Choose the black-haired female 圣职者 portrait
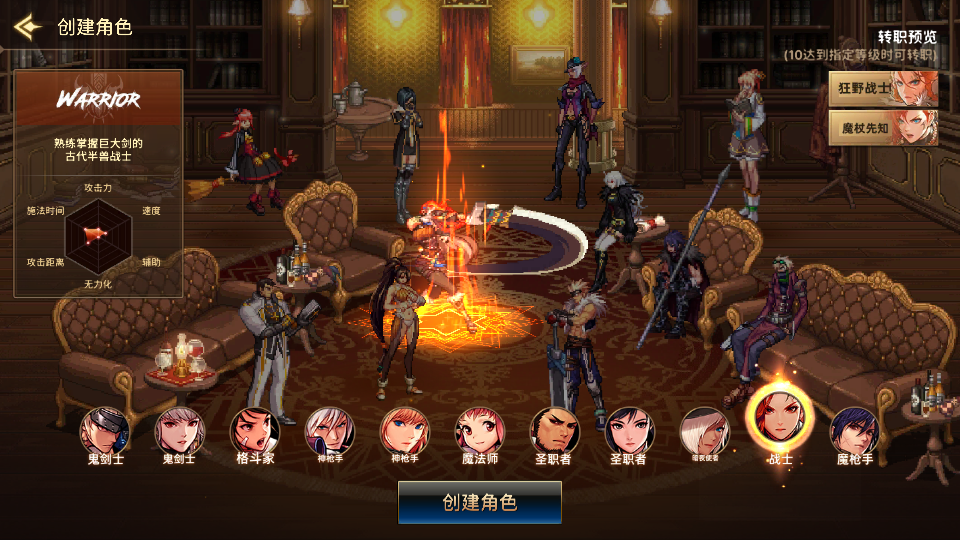 tap(629, 431)
